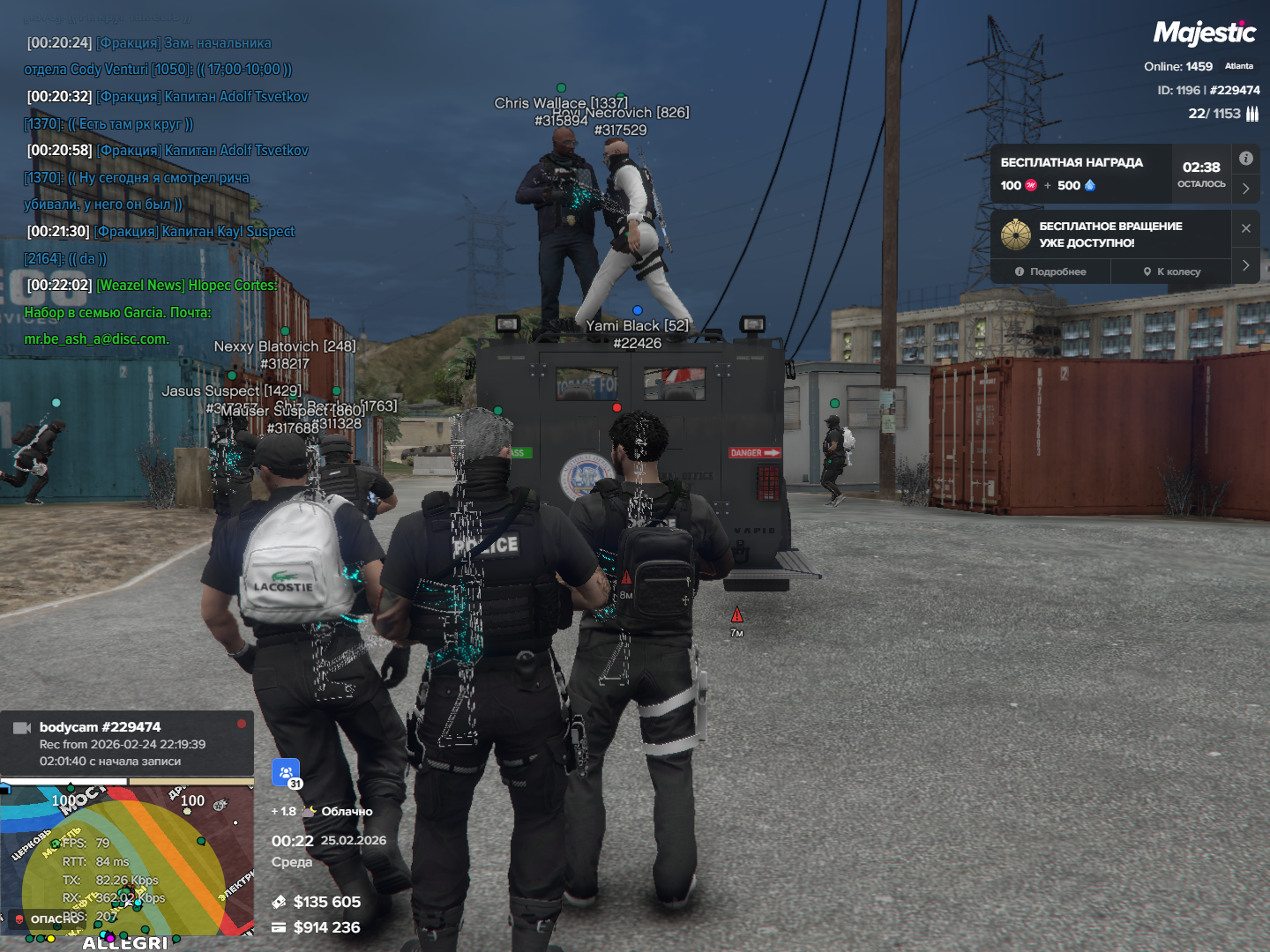1270x952 pixels.
Task: Expand the free spin panel arrow
Action: [1245, 265]
